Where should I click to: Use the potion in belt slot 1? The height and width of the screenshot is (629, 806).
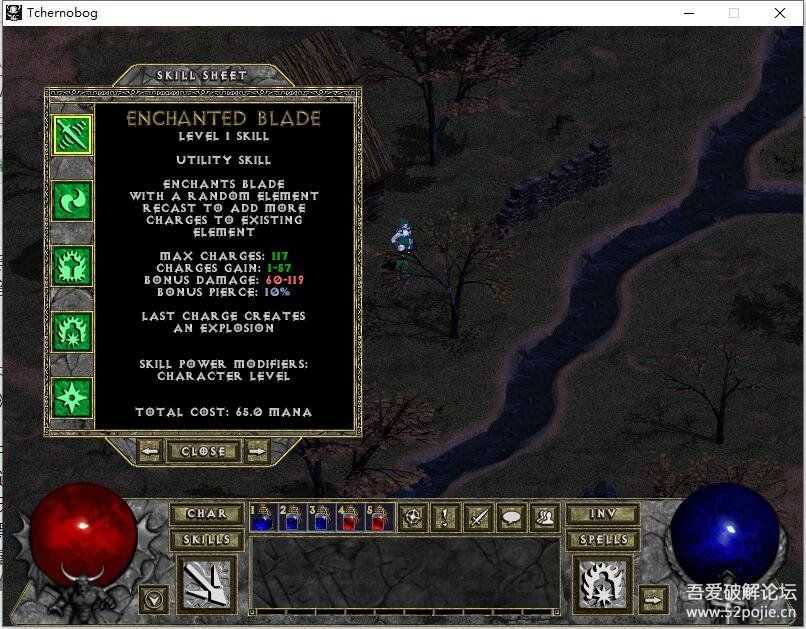262,517
